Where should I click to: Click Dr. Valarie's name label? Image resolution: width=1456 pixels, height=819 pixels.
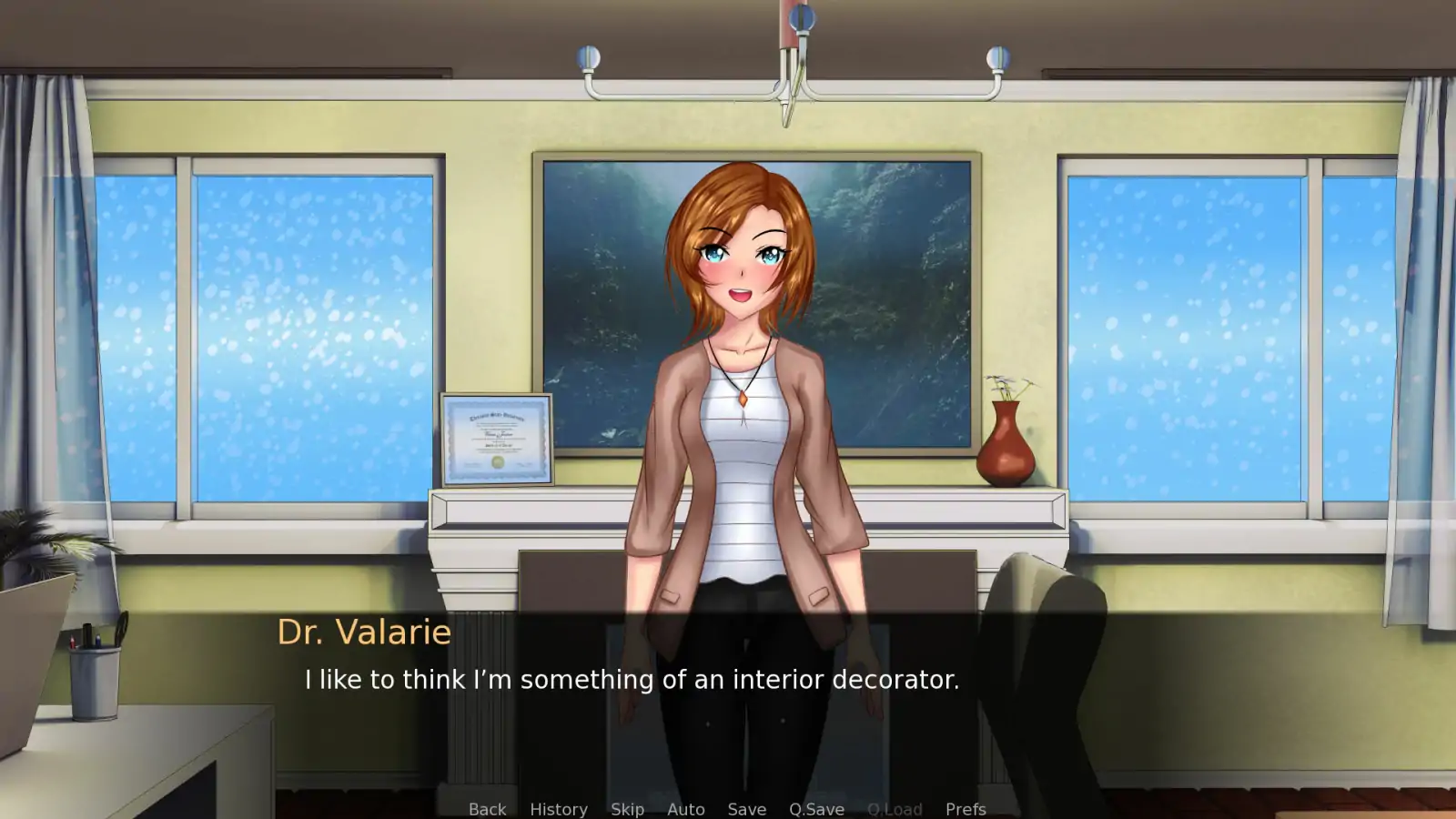pyautogui.click(x=363, y=632)
